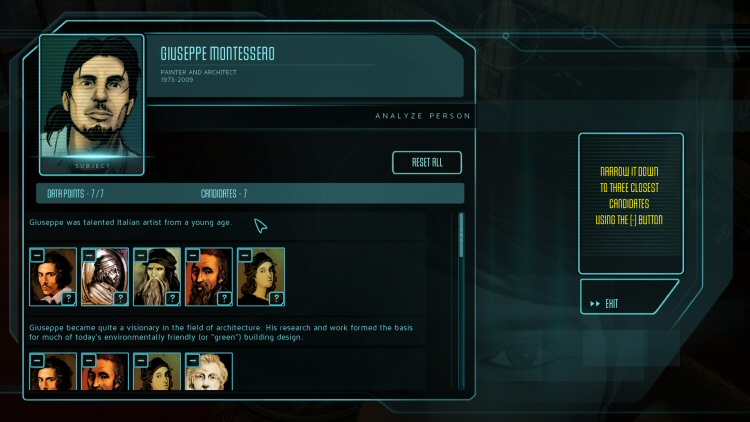The height and width of the screenshot is (422, 750).
Task: Remove the long white-bearded candidate with minus
Action: (140, 255)
